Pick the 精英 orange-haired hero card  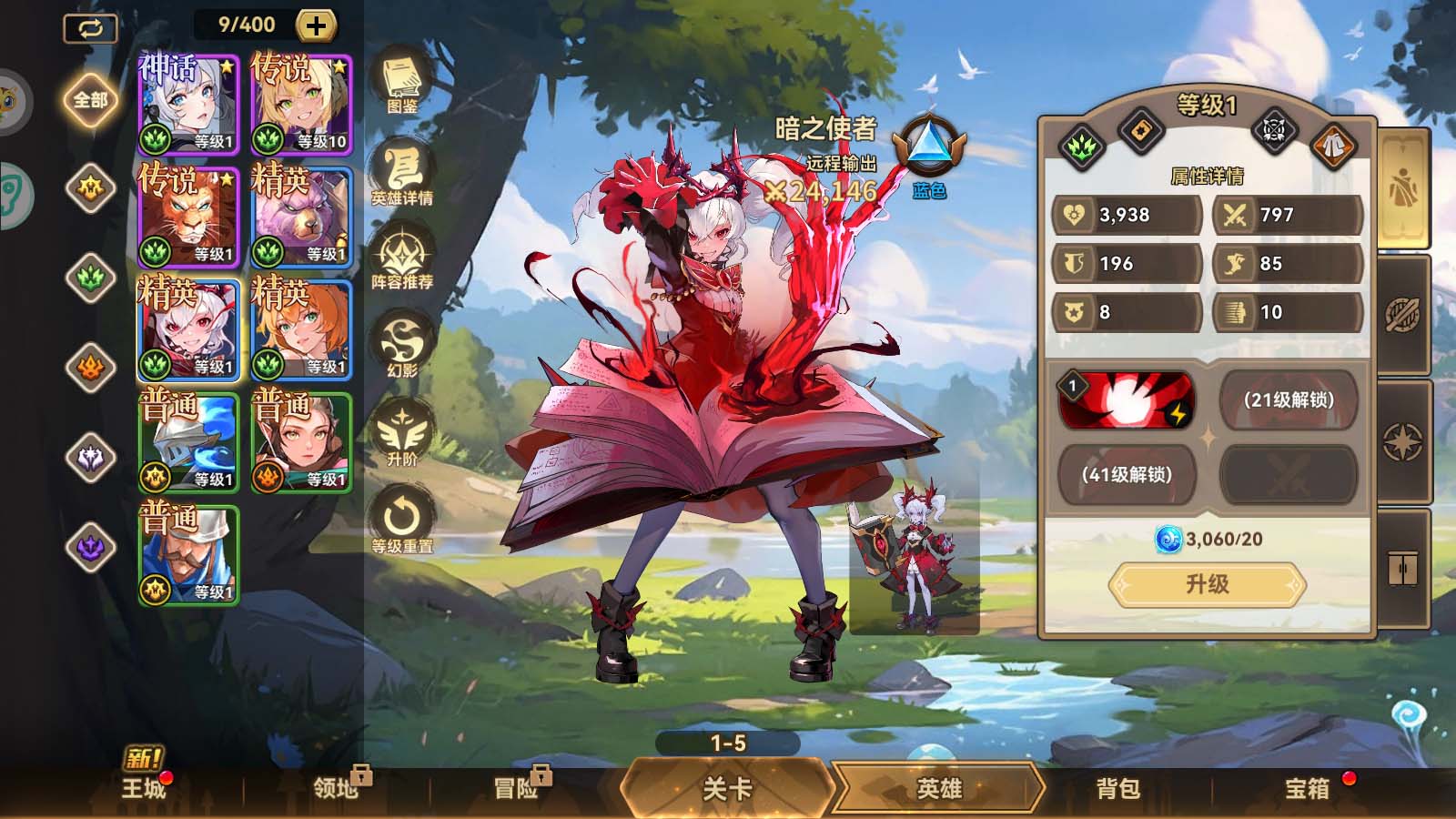pyautogui.click(x=301, y=329)
